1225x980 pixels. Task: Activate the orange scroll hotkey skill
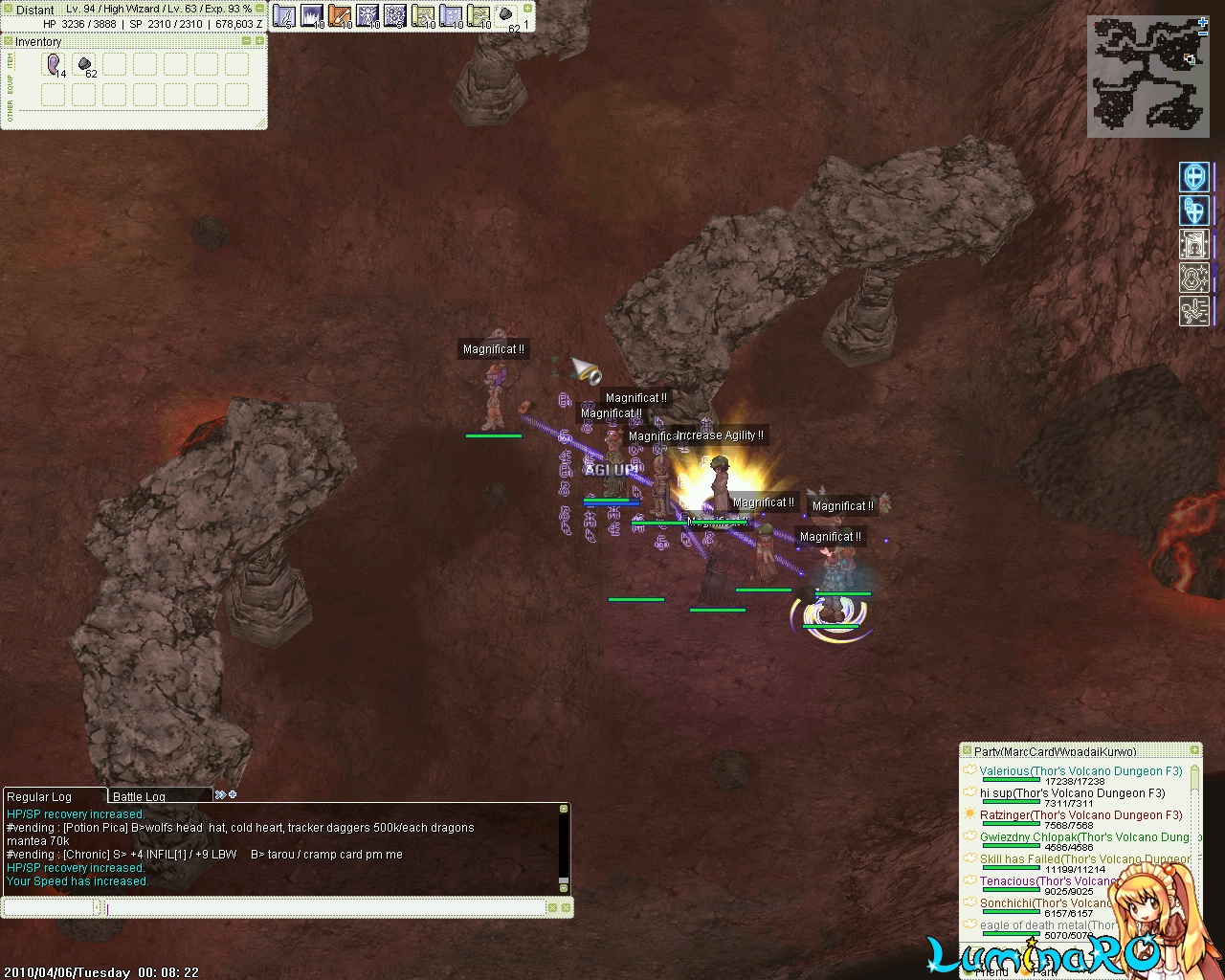click(x=340, y=15)
